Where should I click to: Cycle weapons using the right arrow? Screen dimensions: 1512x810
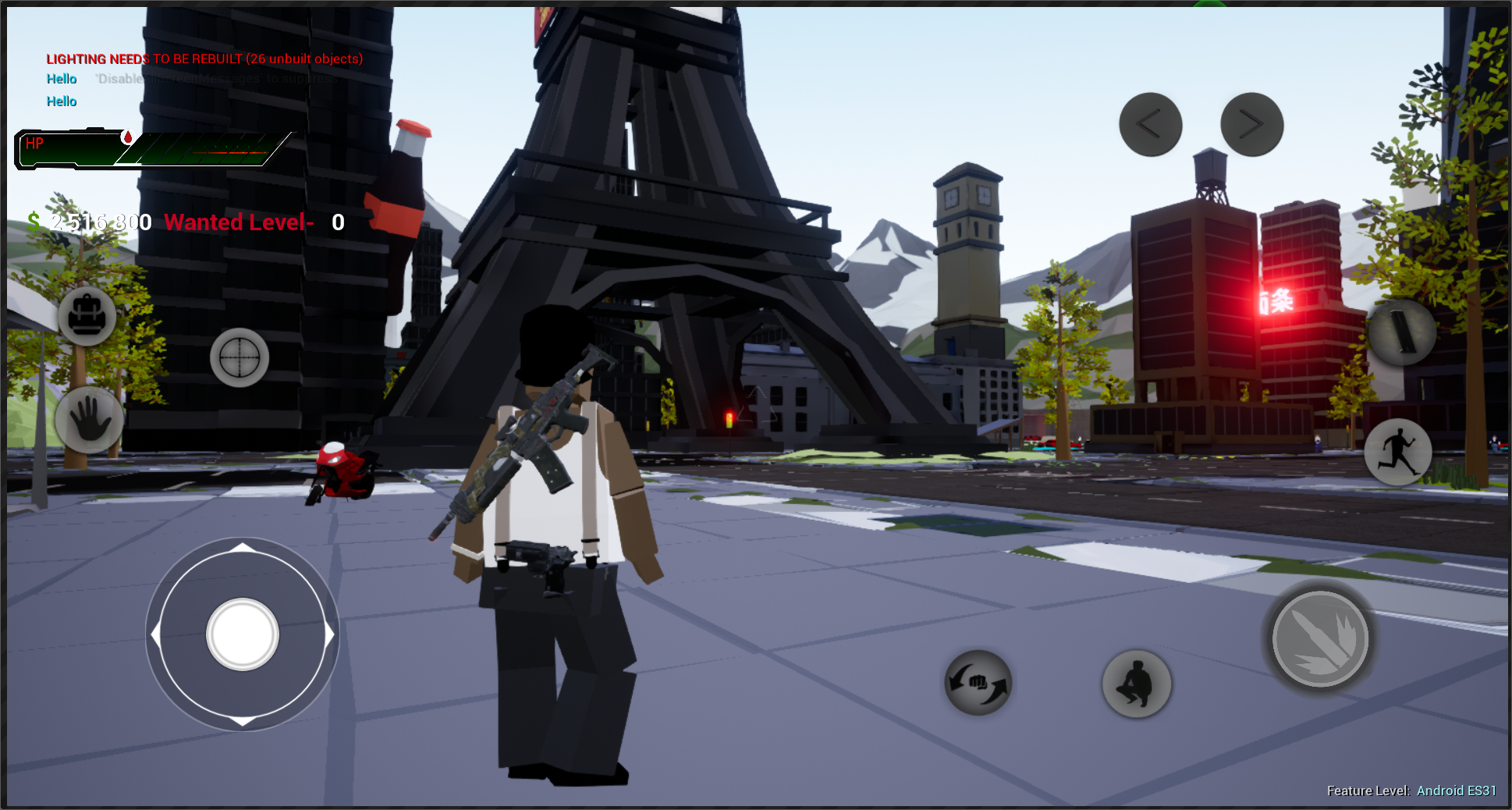pyautogui.click(x=1252, y=123)
